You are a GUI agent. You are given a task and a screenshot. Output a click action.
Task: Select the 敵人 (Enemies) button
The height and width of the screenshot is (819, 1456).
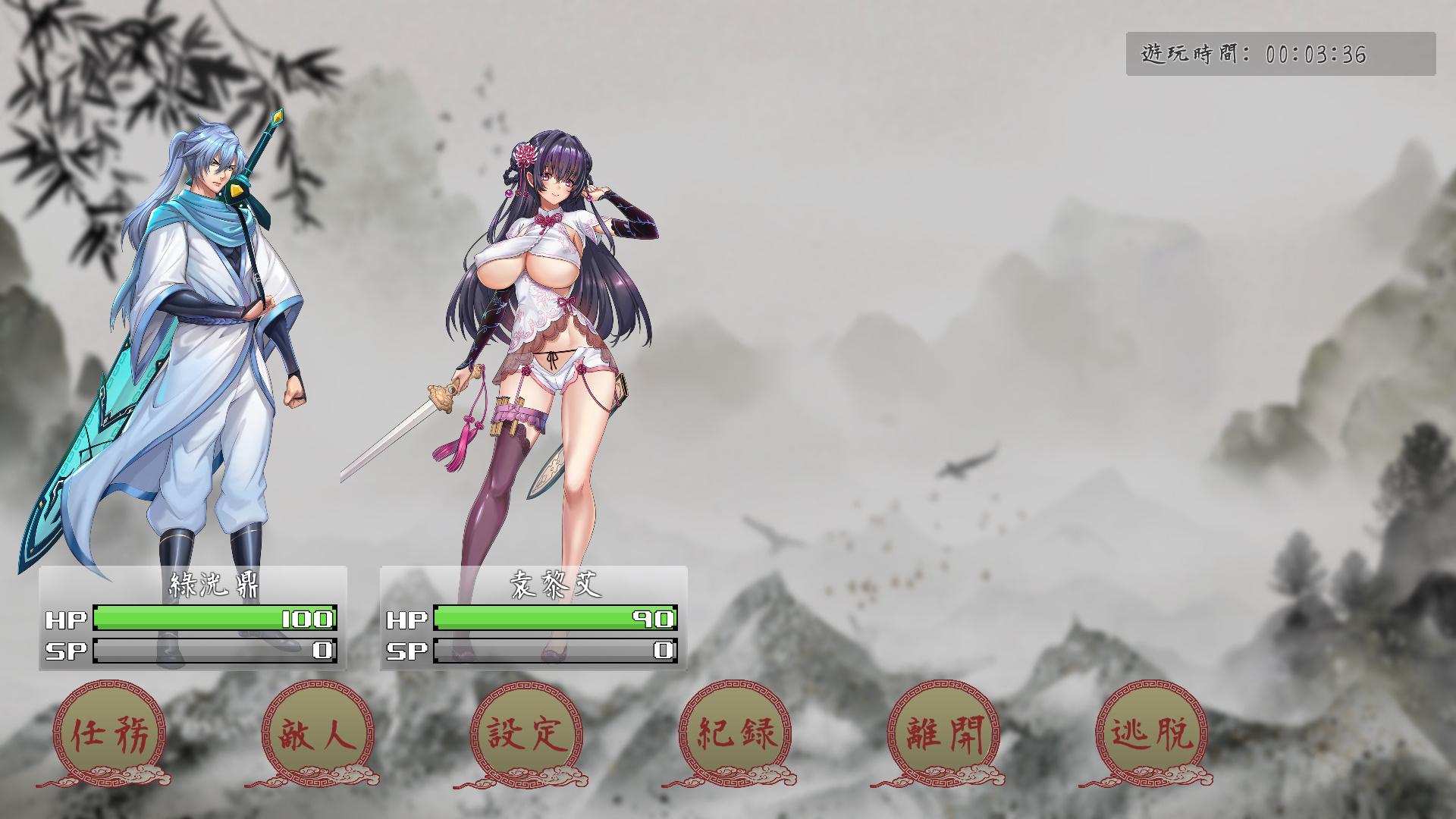(317, 733)
